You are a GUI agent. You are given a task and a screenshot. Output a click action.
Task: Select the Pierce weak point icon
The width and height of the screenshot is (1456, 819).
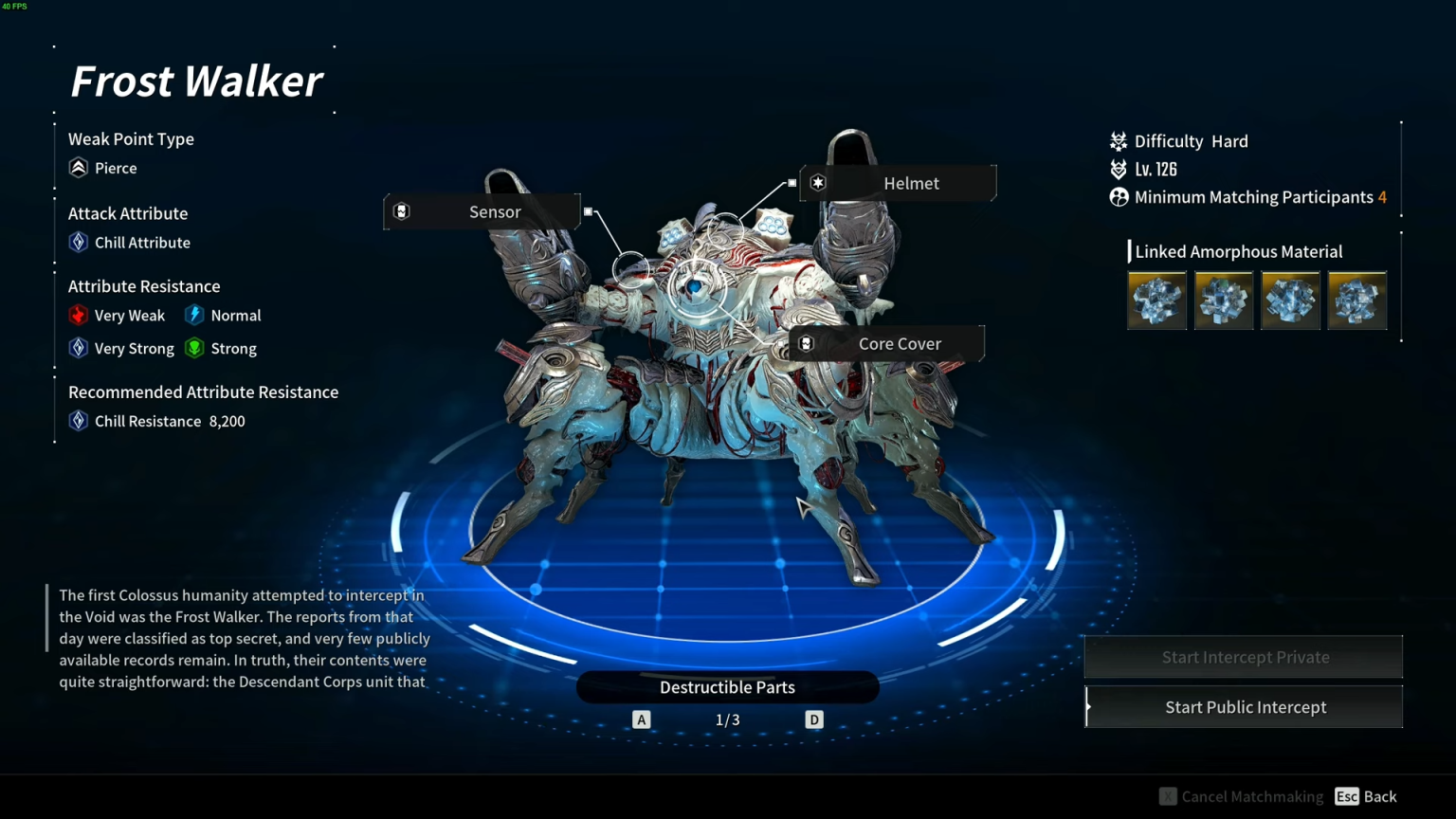pyautogui.click(x=78, y=168)
